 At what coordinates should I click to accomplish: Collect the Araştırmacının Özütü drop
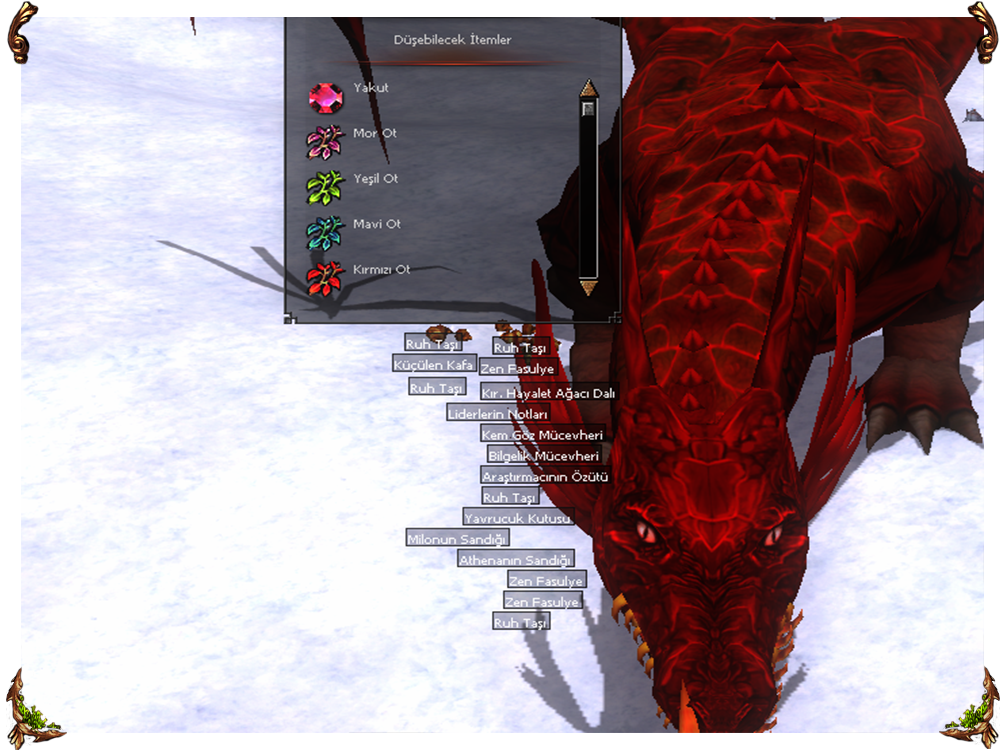(545, 477)
